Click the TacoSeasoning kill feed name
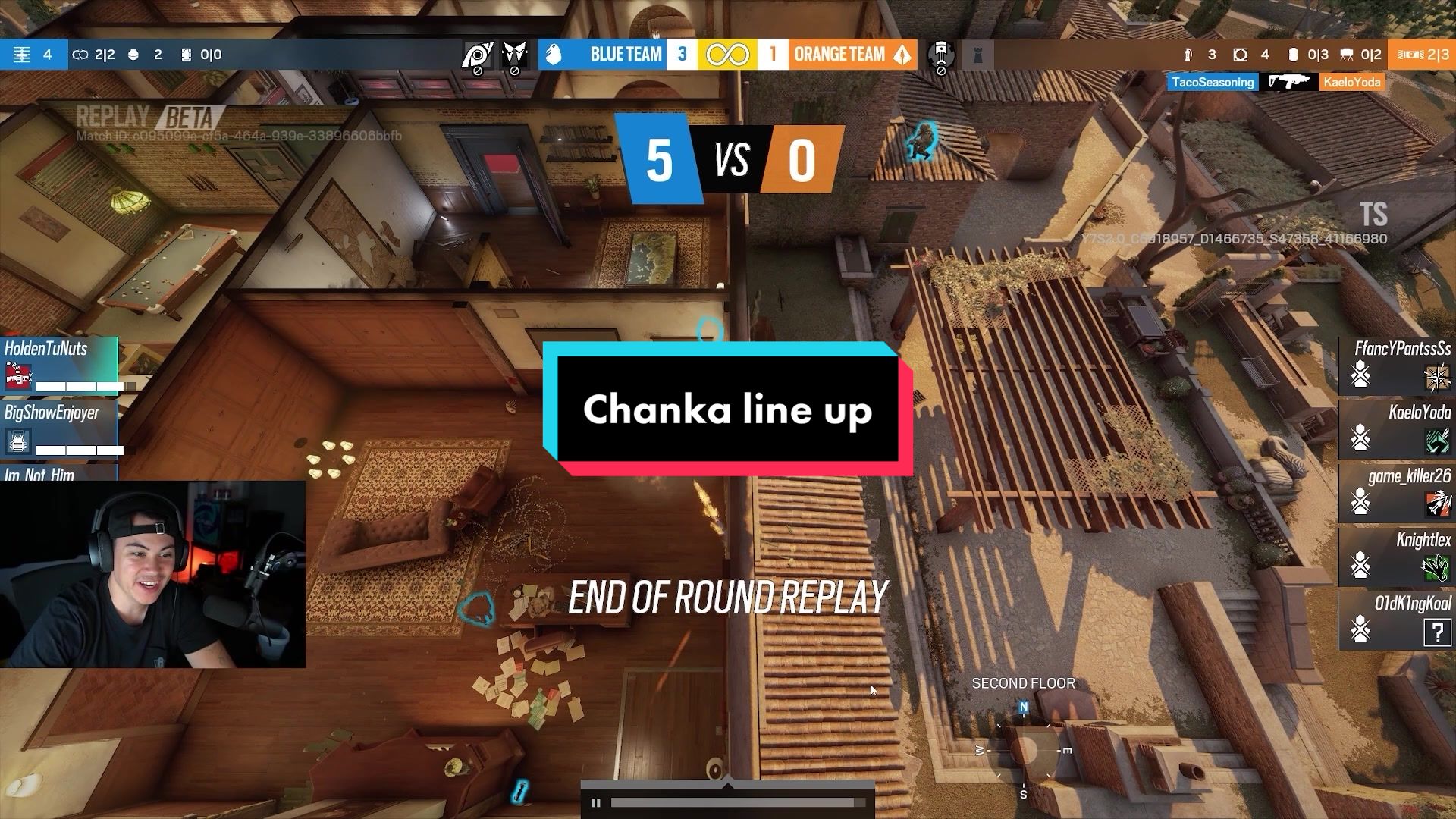Image resolution: width=1456 pixels, height=819 pixels. coord(1212,82)
